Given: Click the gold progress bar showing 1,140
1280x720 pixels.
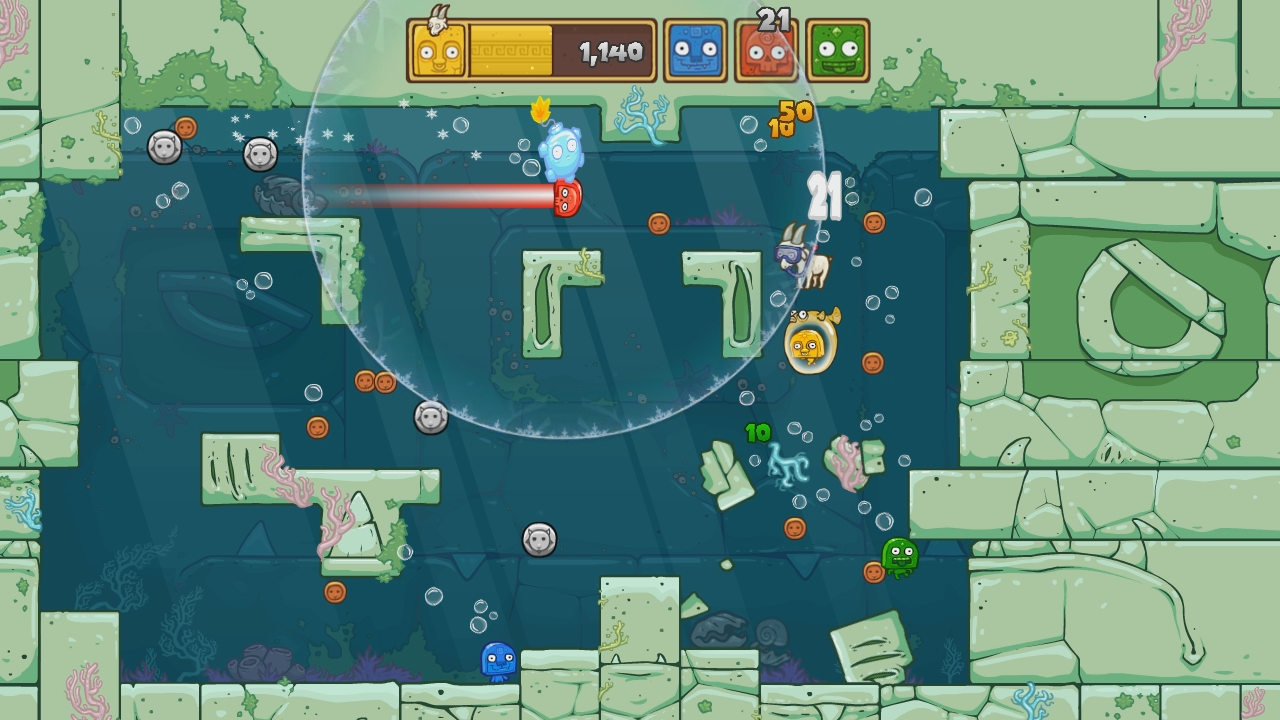Looking at the screenshot, I should [562, 47].
